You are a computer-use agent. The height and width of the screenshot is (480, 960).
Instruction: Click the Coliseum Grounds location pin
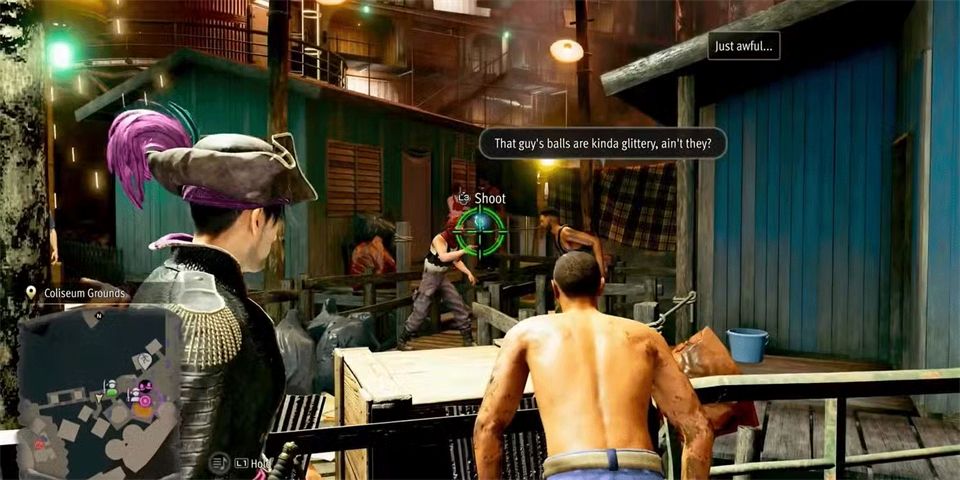pos(32,293)
